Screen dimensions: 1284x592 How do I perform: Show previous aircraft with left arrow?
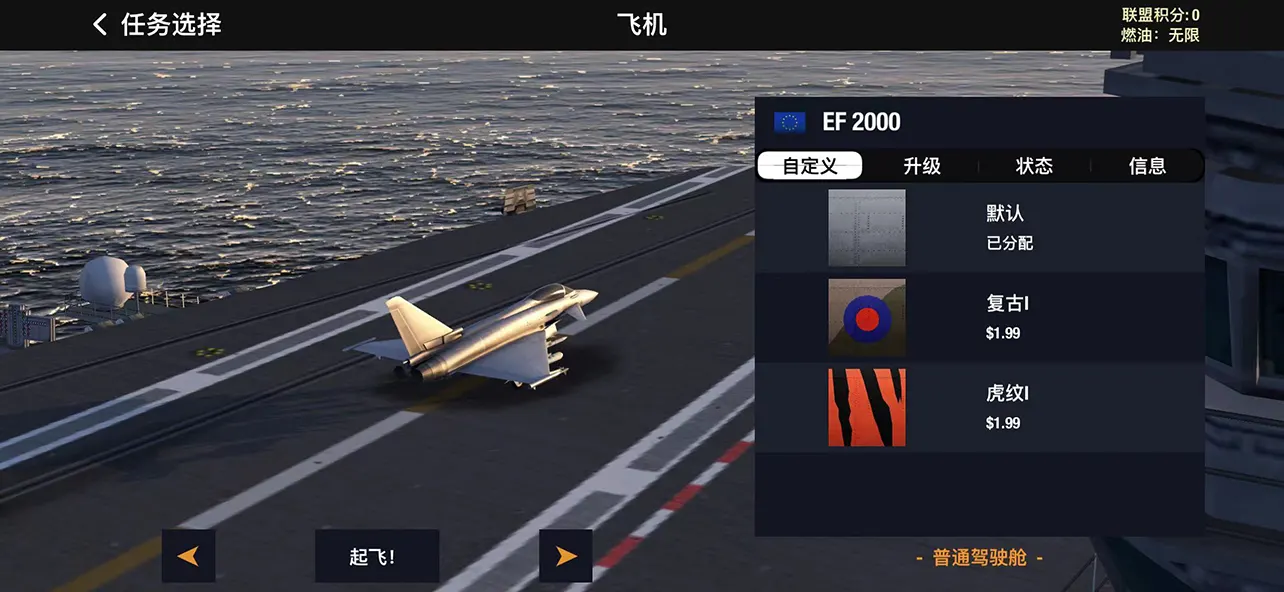coord(188,556)
